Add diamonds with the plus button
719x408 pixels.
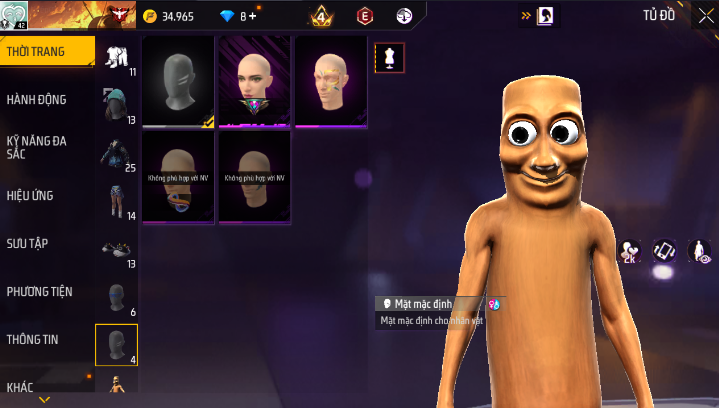click(252, 17)
